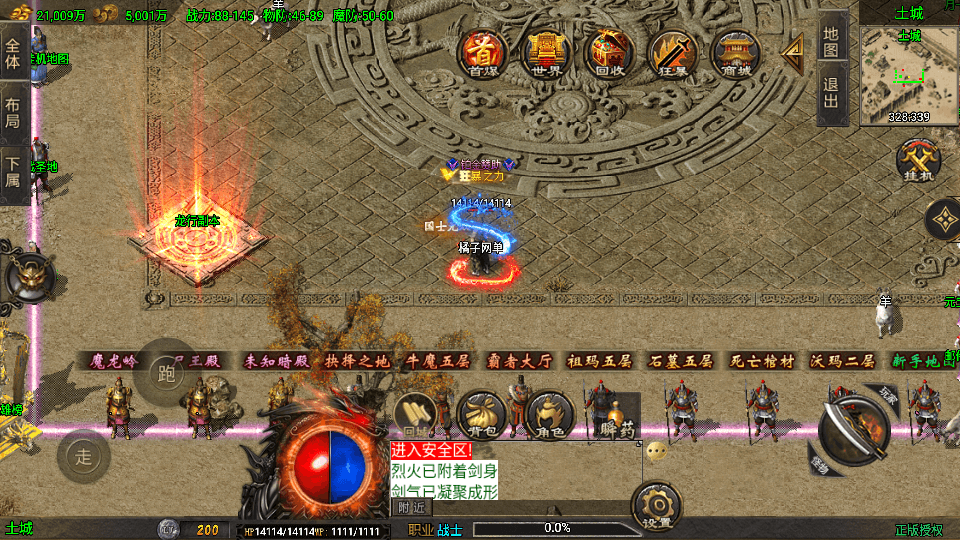Select the 布局 layout tab
The width and height of the screenshot is (960, 540).
[x=13, y=113]
